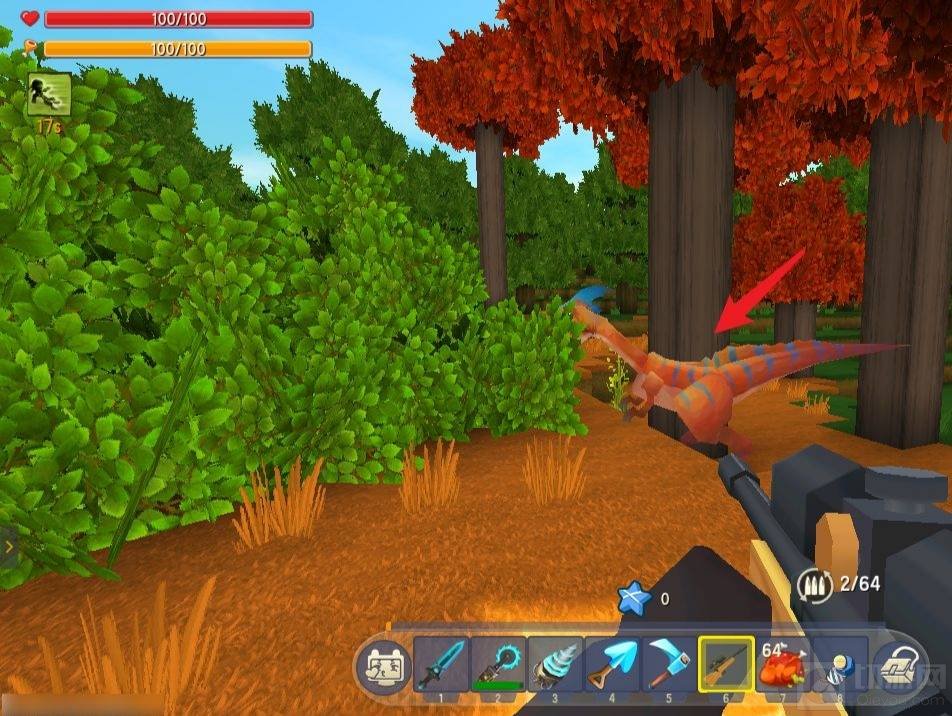
Task: Open the round face menu button beside hotbar
Action: (x=381, y=666)
